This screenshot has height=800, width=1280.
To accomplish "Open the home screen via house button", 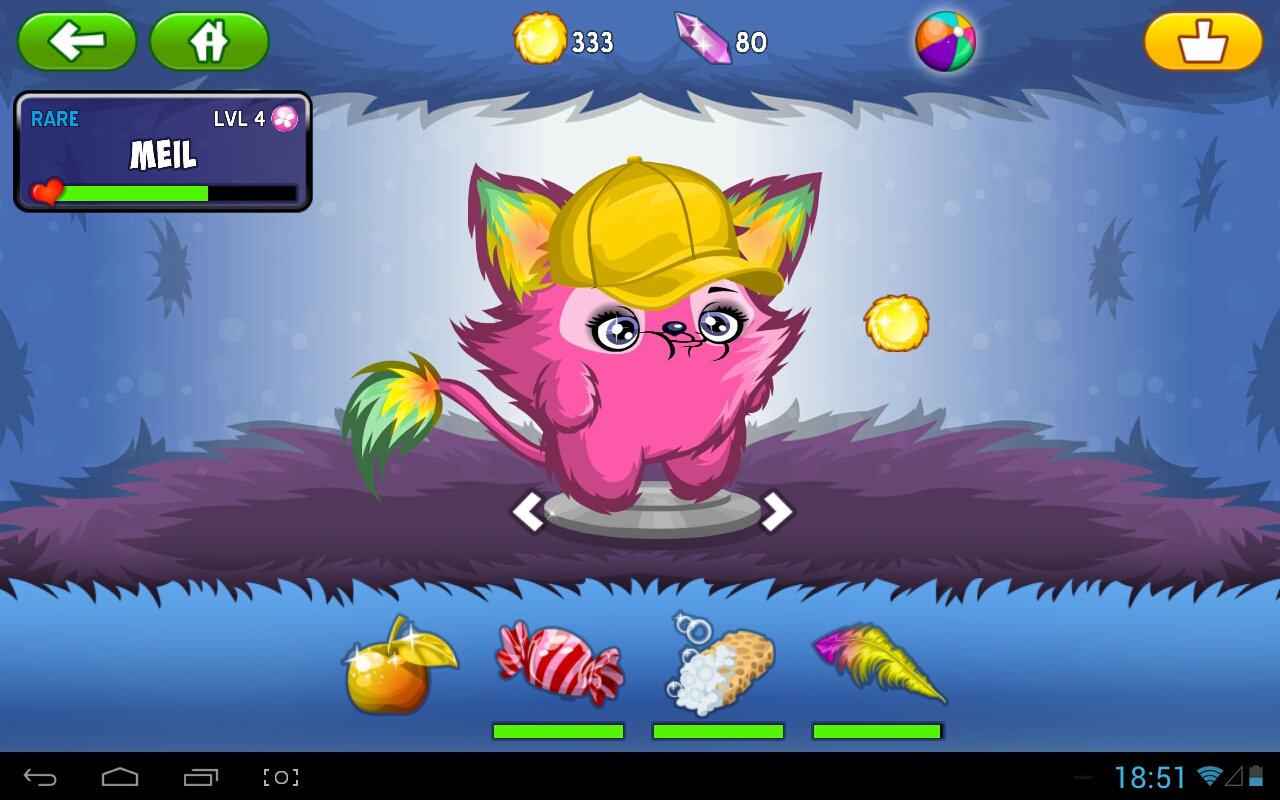I will (x=208, y=42).
